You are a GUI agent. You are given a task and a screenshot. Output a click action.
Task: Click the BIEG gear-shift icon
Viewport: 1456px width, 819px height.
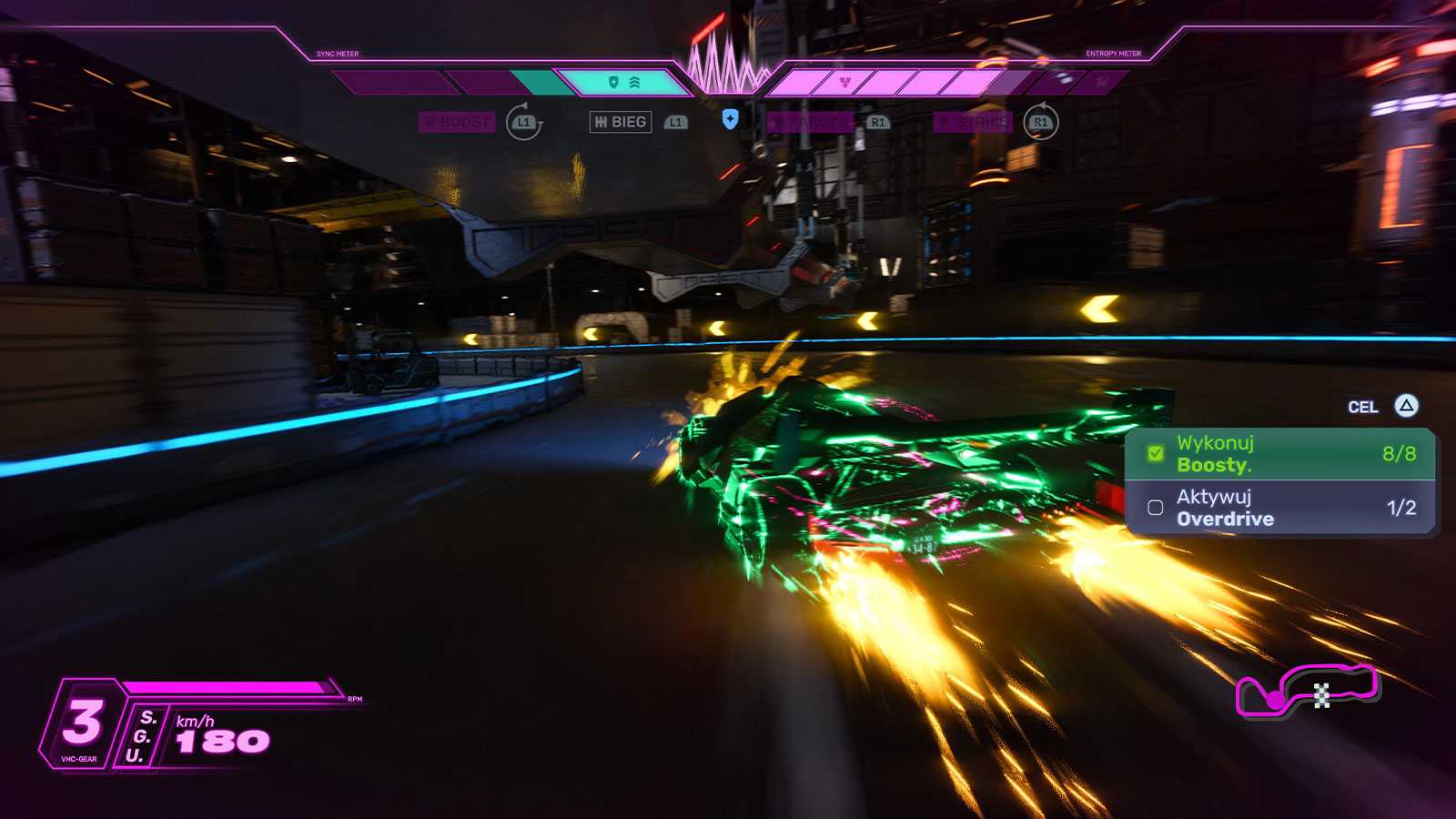click(x=621, y=120)
